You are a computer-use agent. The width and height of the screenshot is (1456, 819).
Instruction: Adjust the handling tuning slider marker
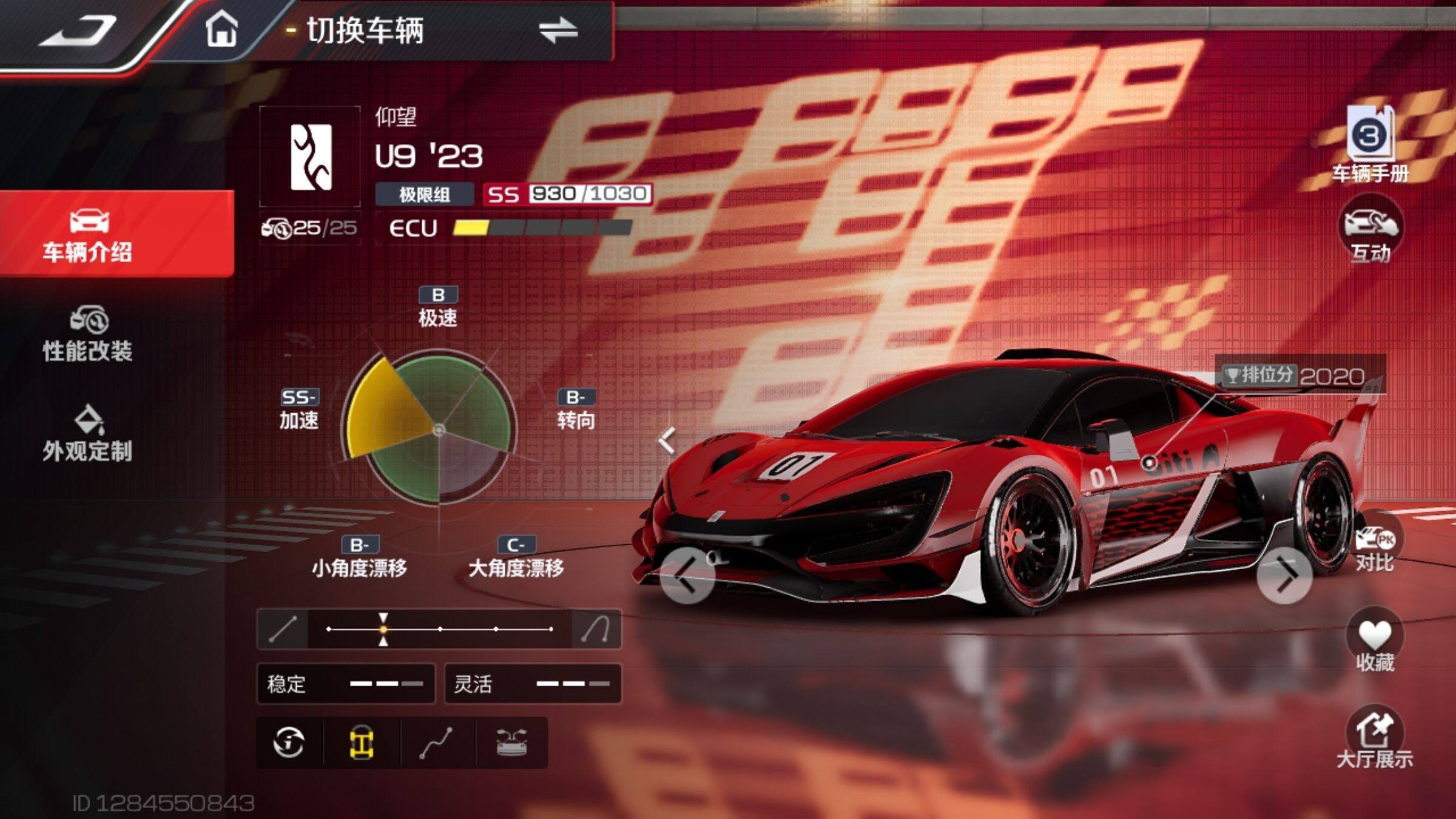(x=383, y=629)
